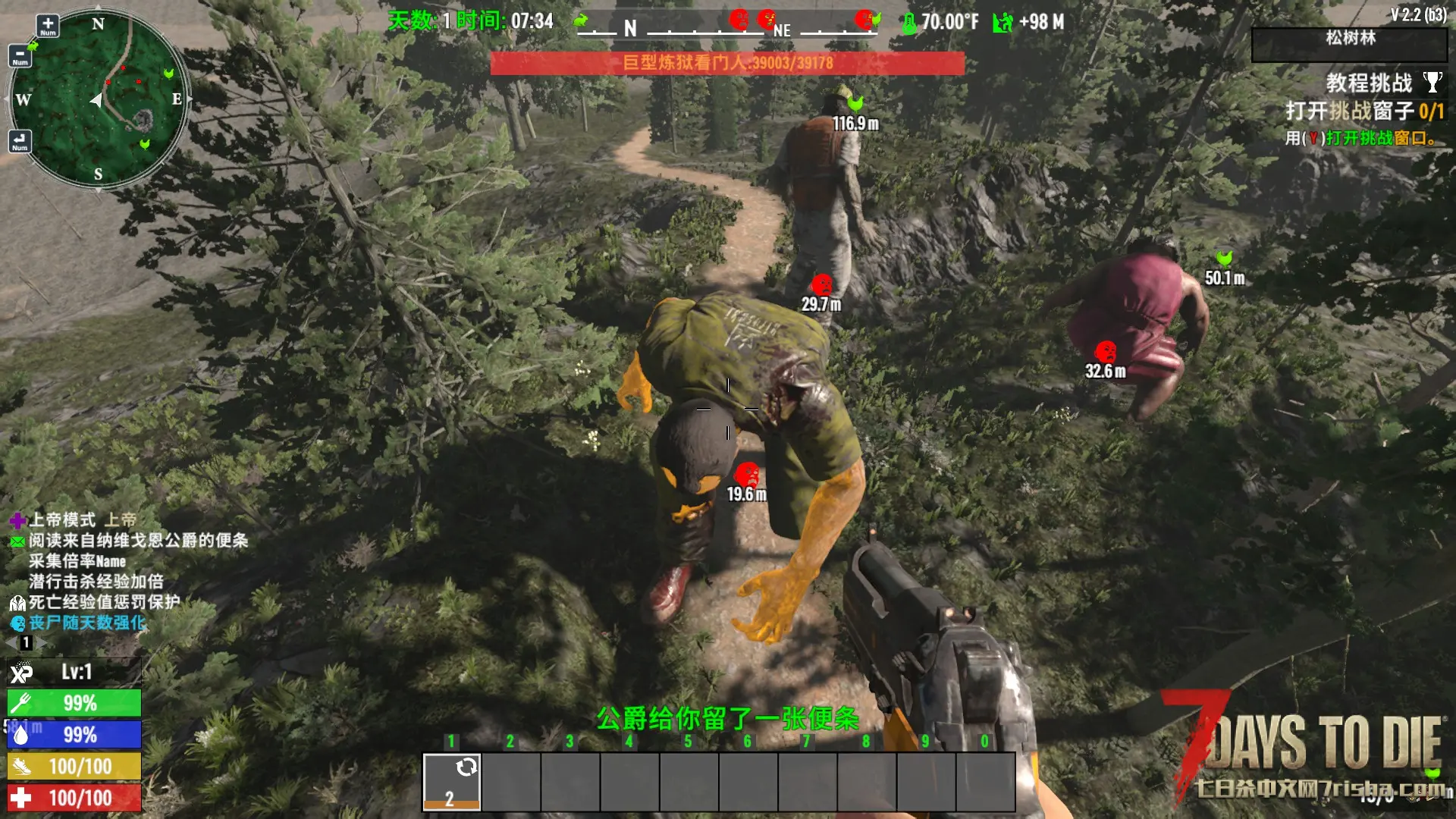This screenshot has height=819, width=1456.
Task: Click the challenge trophy icon
Action: pyautogui.click(x=1432, y=81)
